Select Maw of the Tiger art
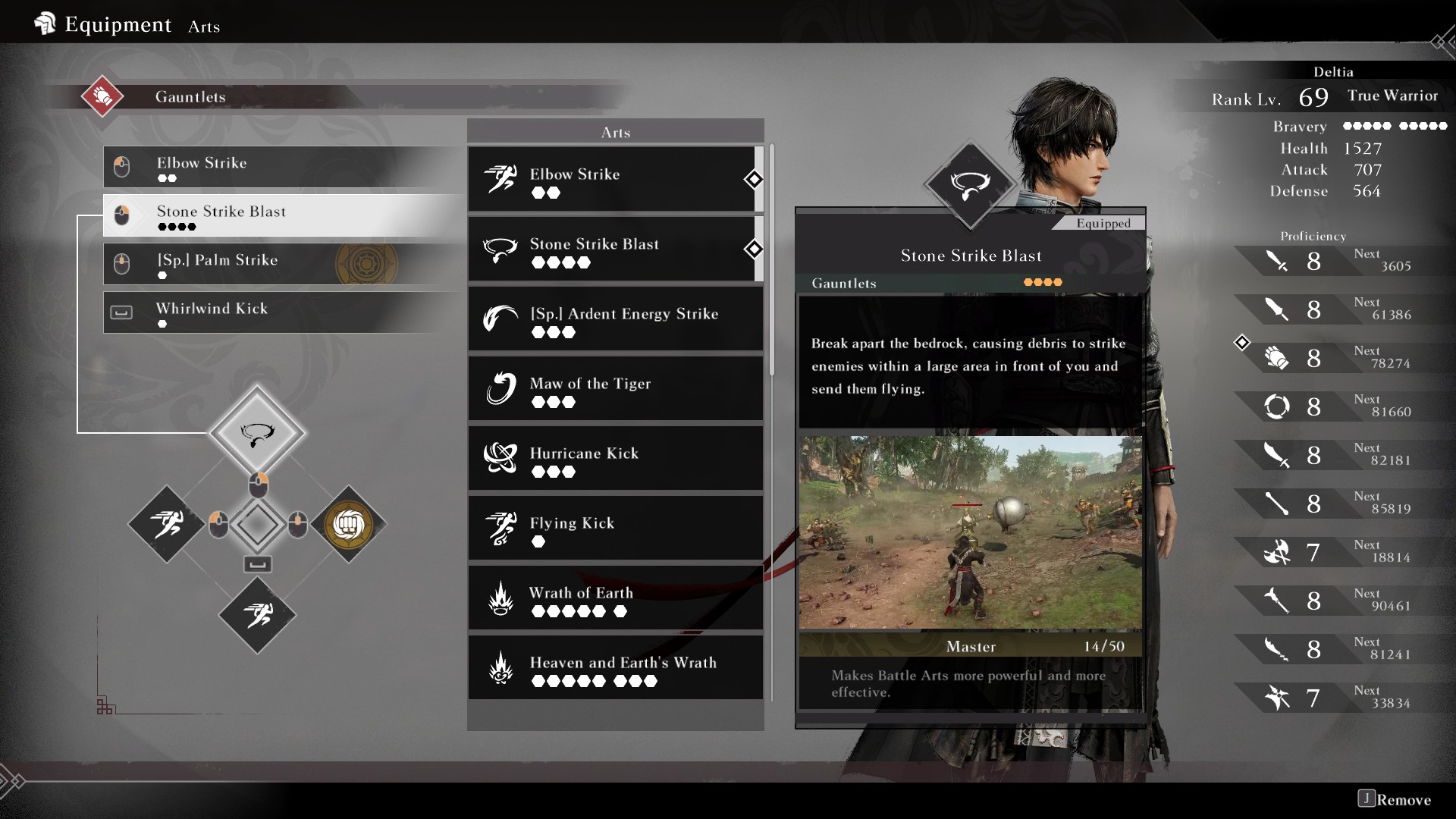Screen dimensions: 1456x819 tap(614, 389)
